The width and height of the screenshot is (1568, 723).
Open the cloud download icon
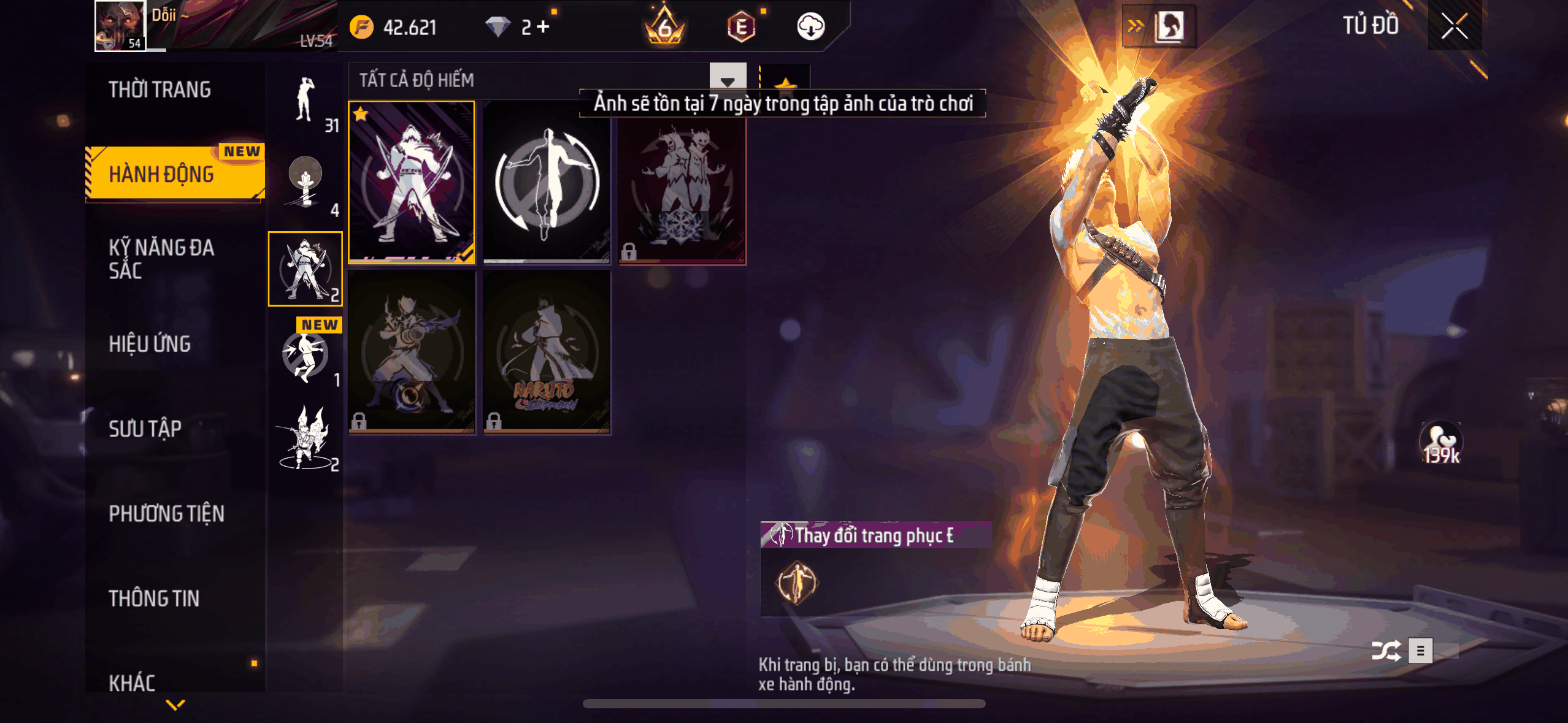(810, 27)
